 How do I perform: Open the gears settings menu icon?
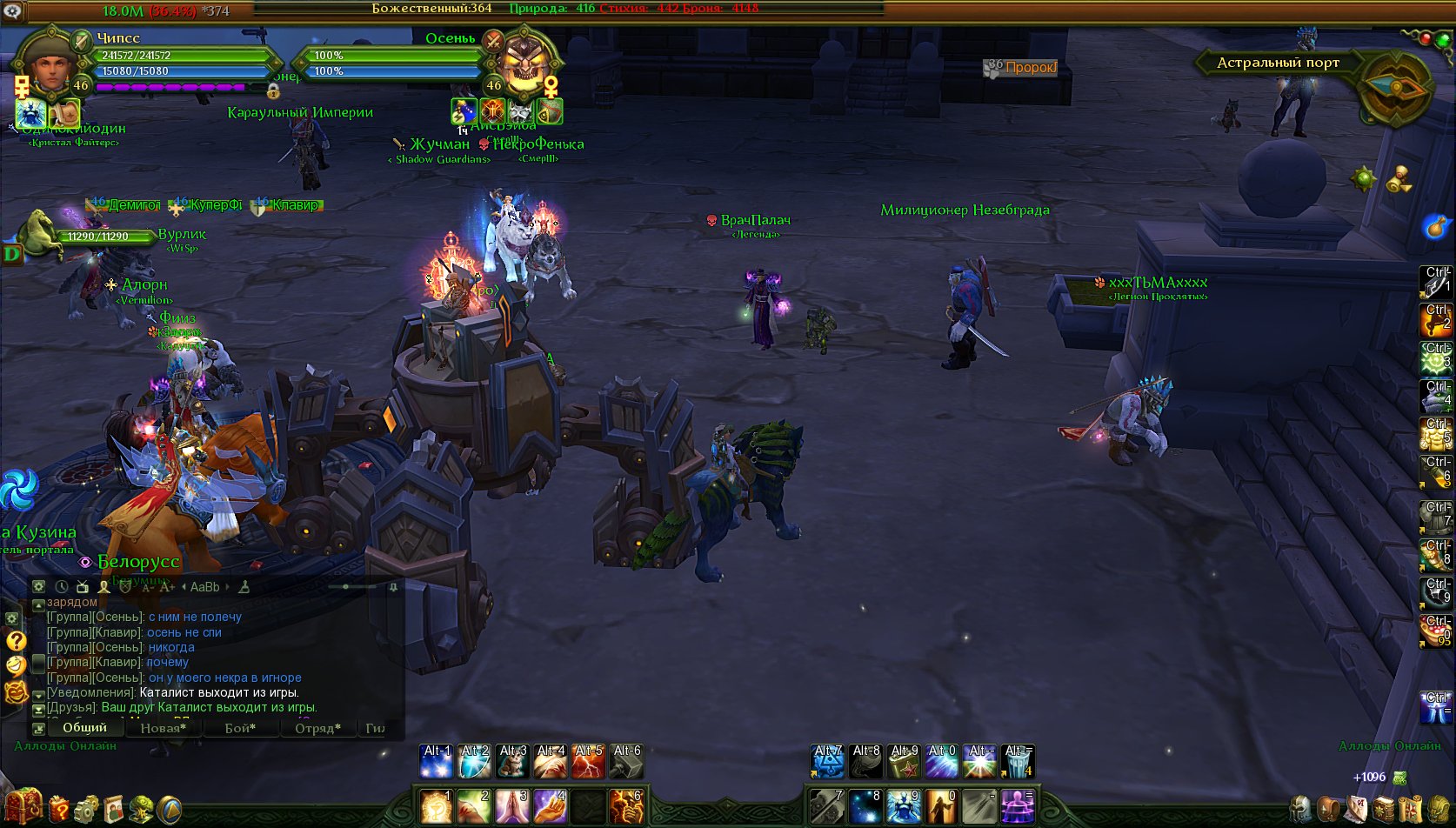(86, 809)
